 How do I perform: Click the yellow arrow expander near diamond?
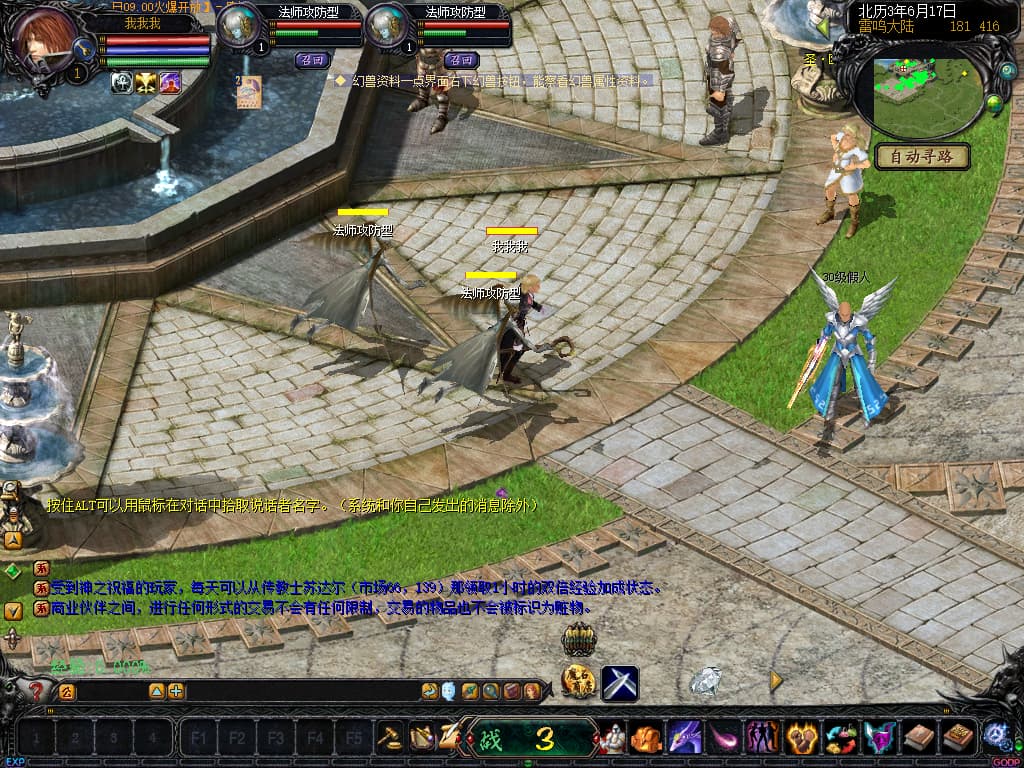(x=776, y=681)
